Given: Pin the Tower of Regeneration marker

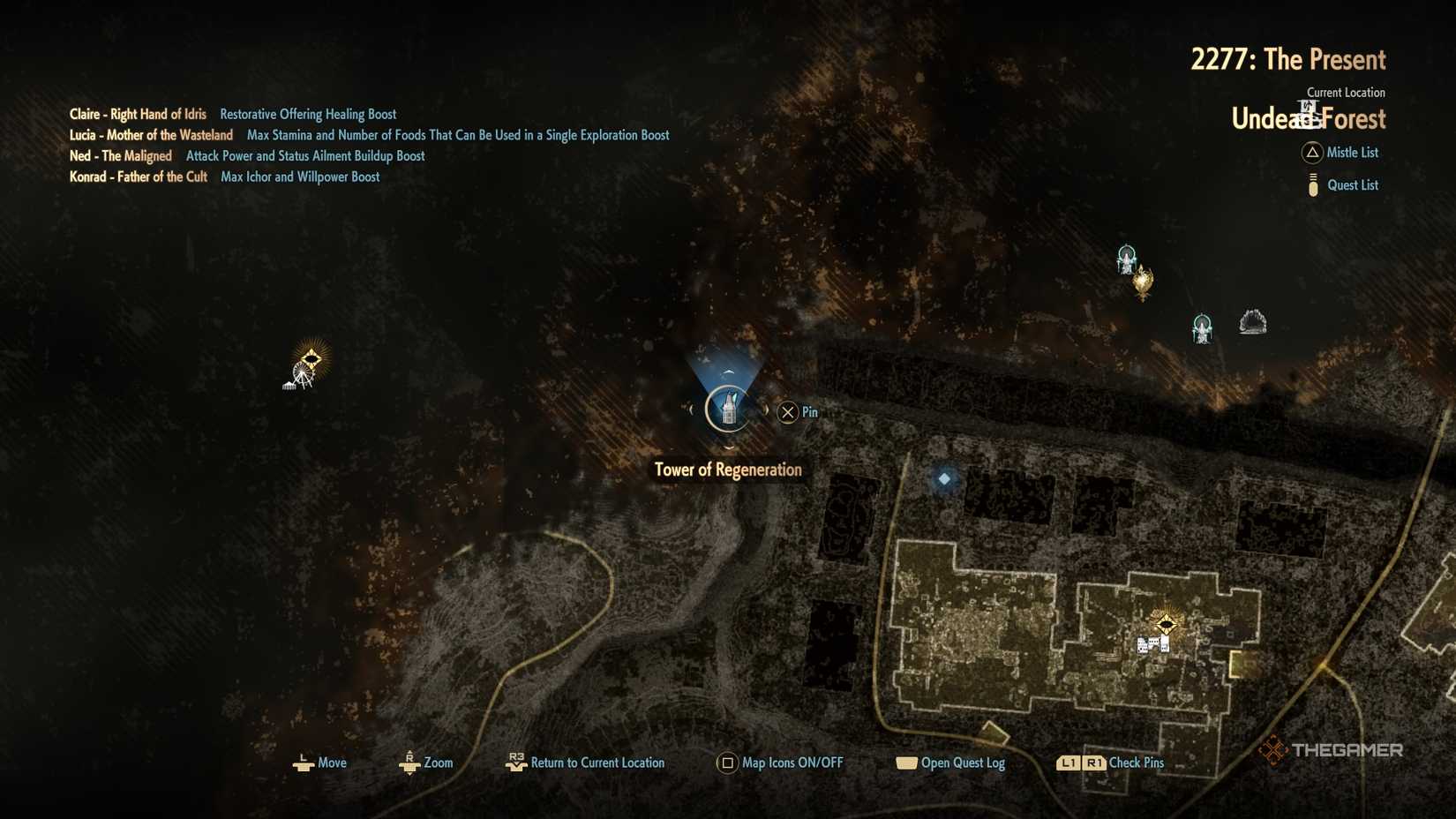Looking at the screenshot, I should coord(787,412).
